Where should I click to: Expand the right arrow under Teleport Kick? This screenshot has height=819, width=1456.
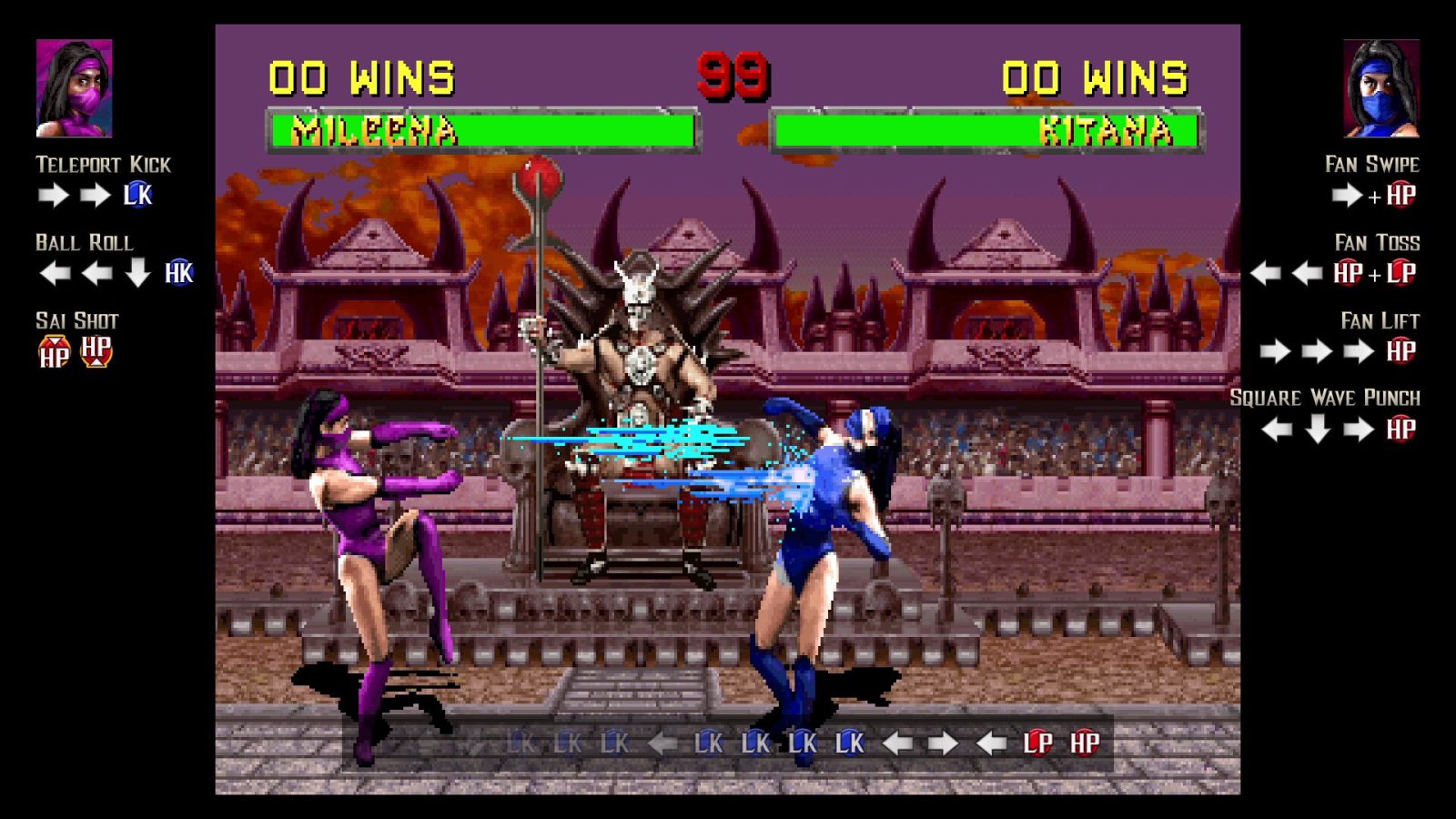point(52,193)
